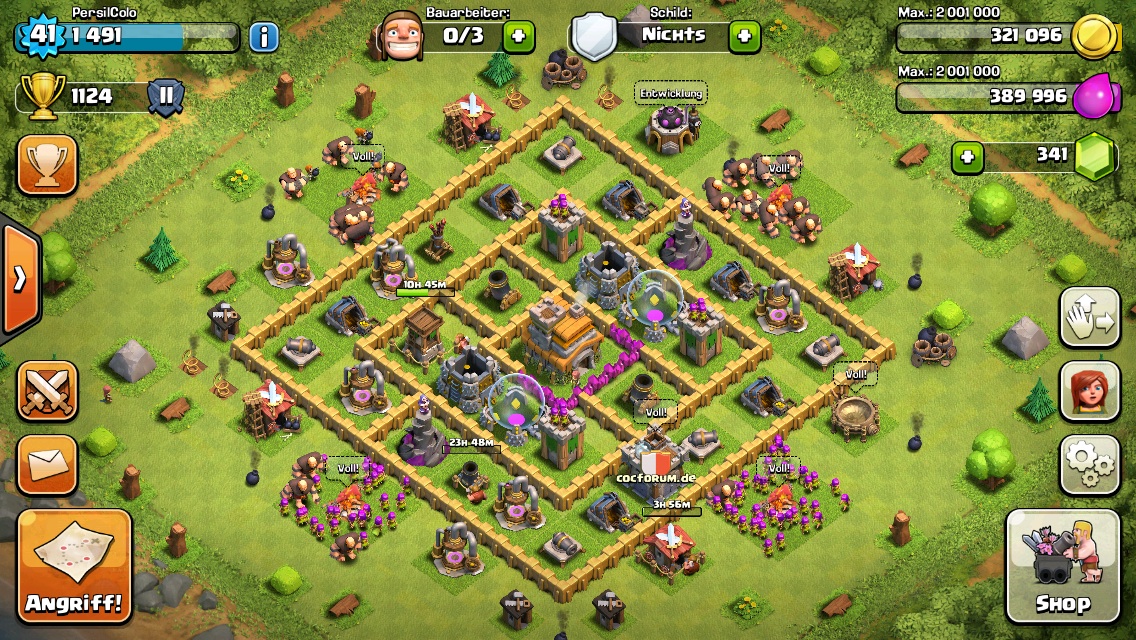
Task: Open the crossed swords battle log
Action: (47, 390)
